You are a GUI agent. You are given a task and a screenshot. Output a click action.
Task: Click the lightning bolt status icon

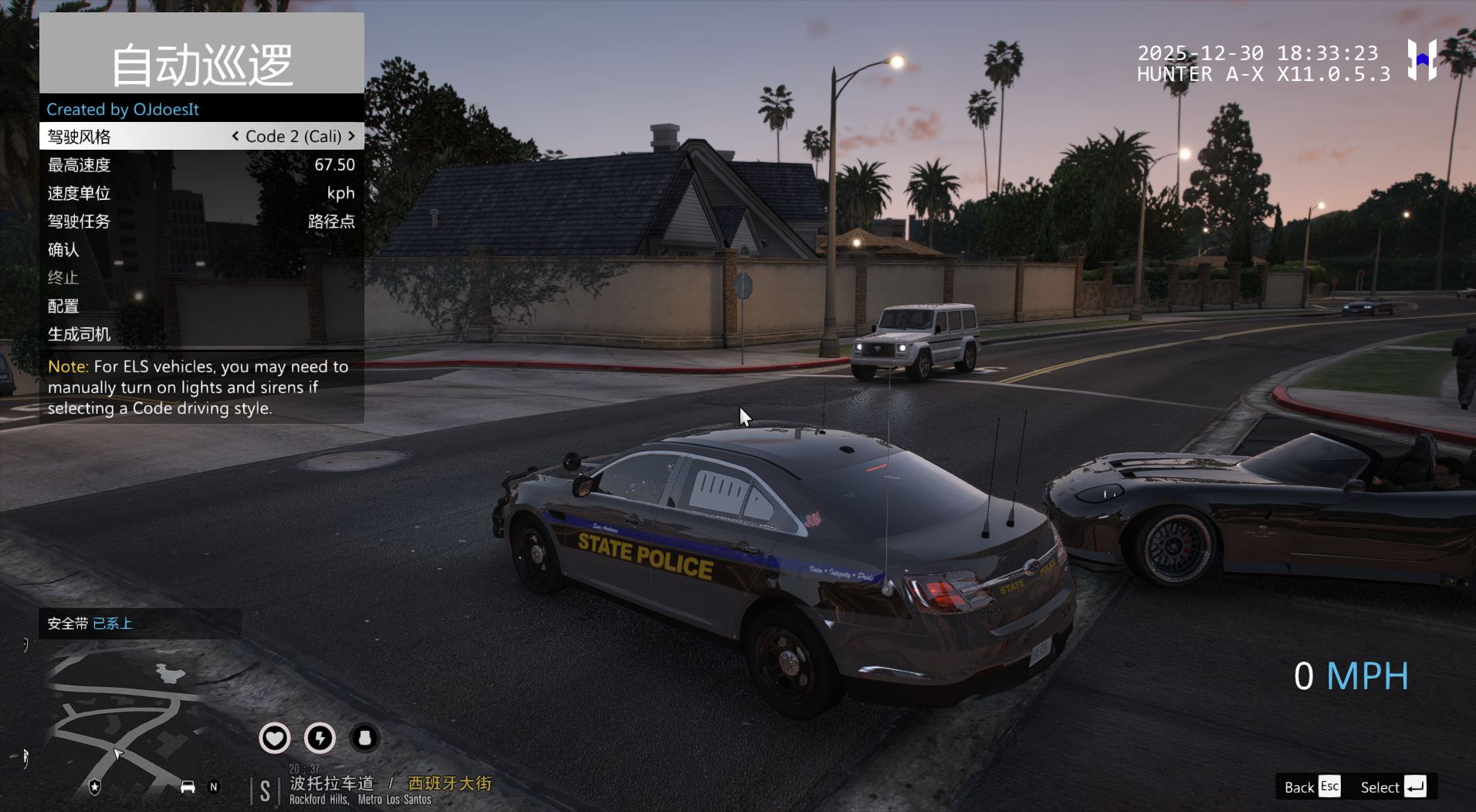click(320, 738)
